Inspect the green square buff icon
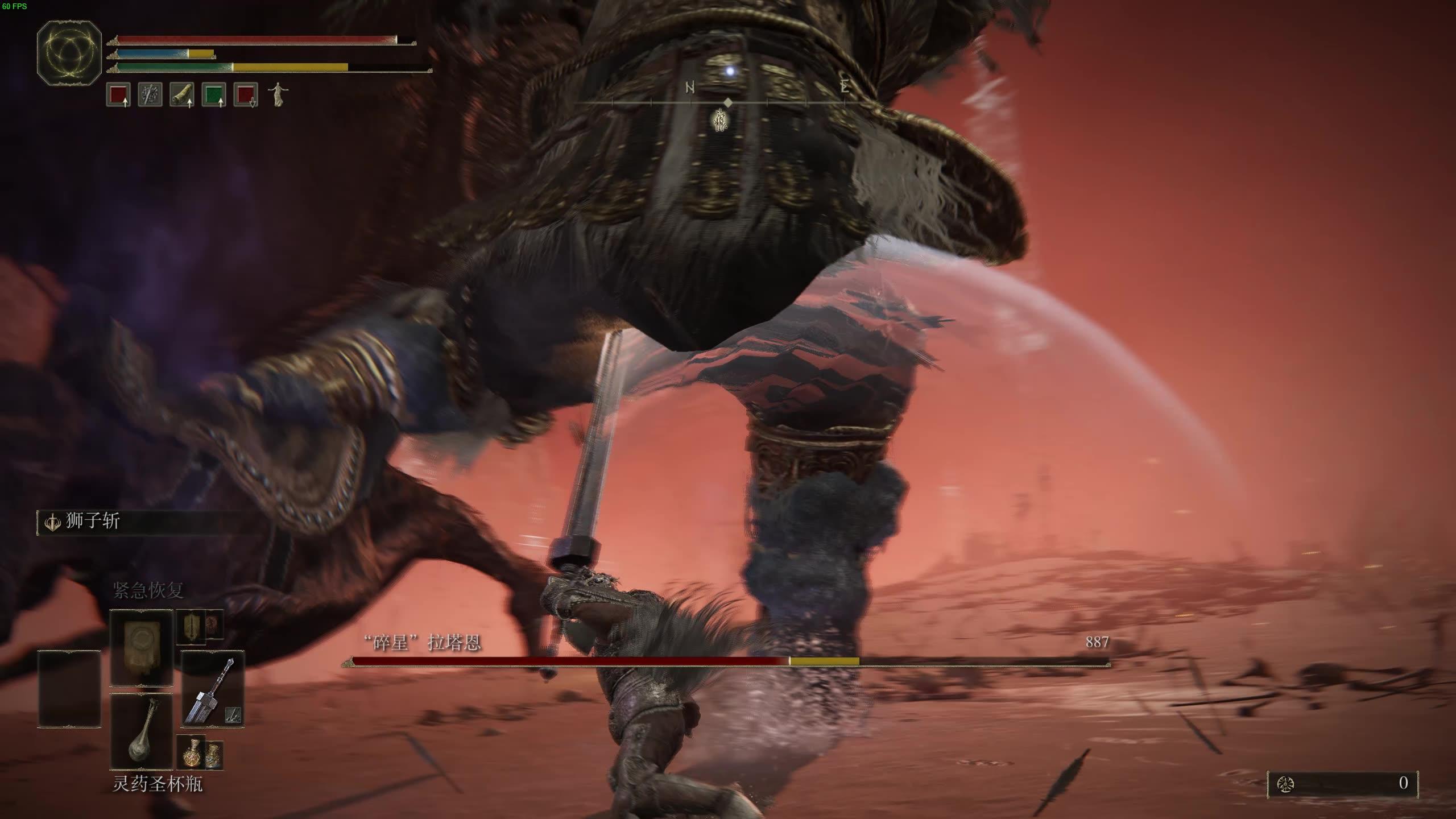Viewport: 1456px width, 819px height. coord(214,94)
